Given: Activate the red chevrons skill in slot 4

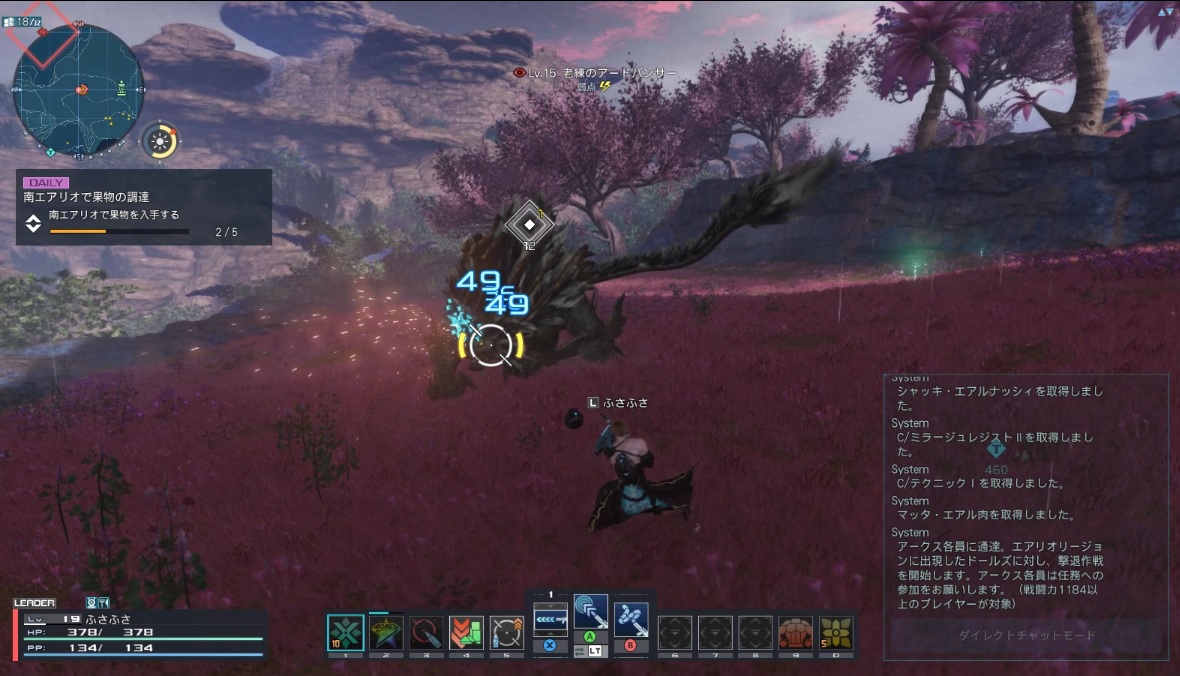Looking at the screenshot, I should tap(466, 632).
